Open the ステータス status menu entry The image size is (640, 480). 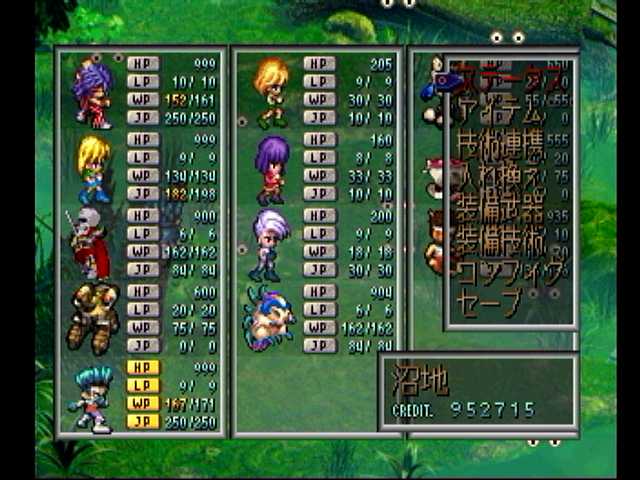[508, 75]
